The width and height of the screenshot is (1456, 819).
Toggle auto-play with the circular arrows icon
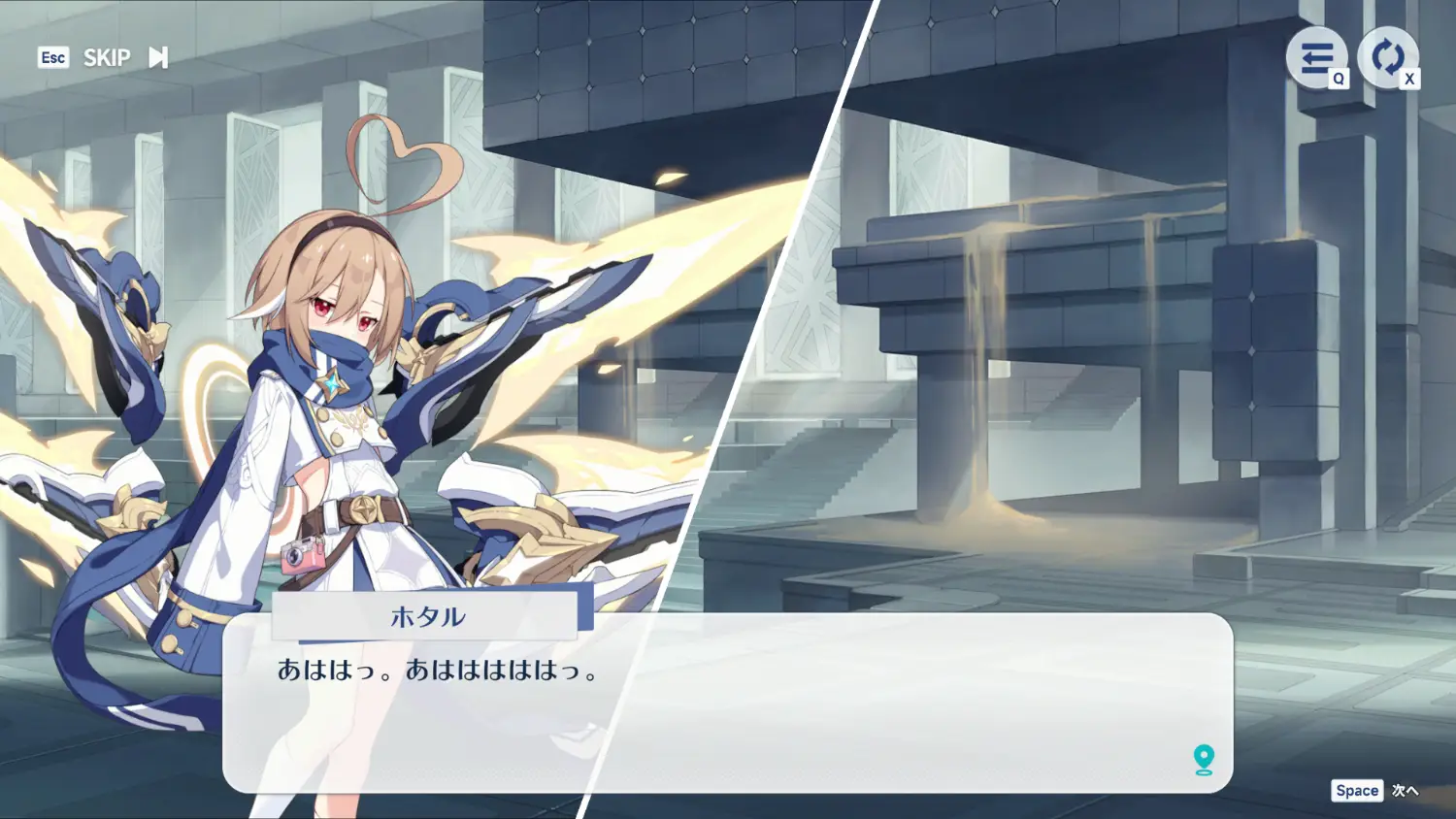coord(1387,57)
